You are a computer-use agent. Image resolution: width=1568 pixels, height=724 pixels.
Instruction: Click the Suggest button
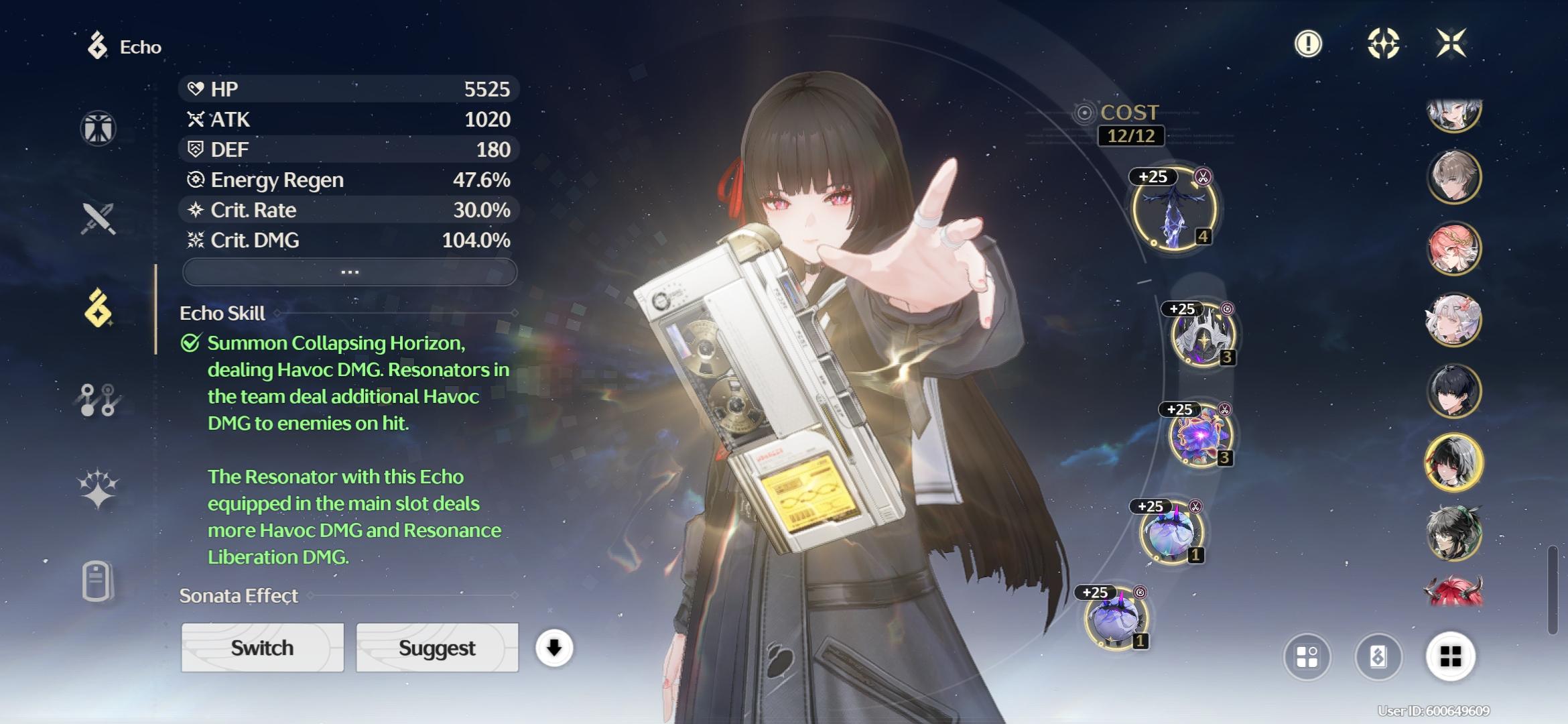click(x=437, y=648)
